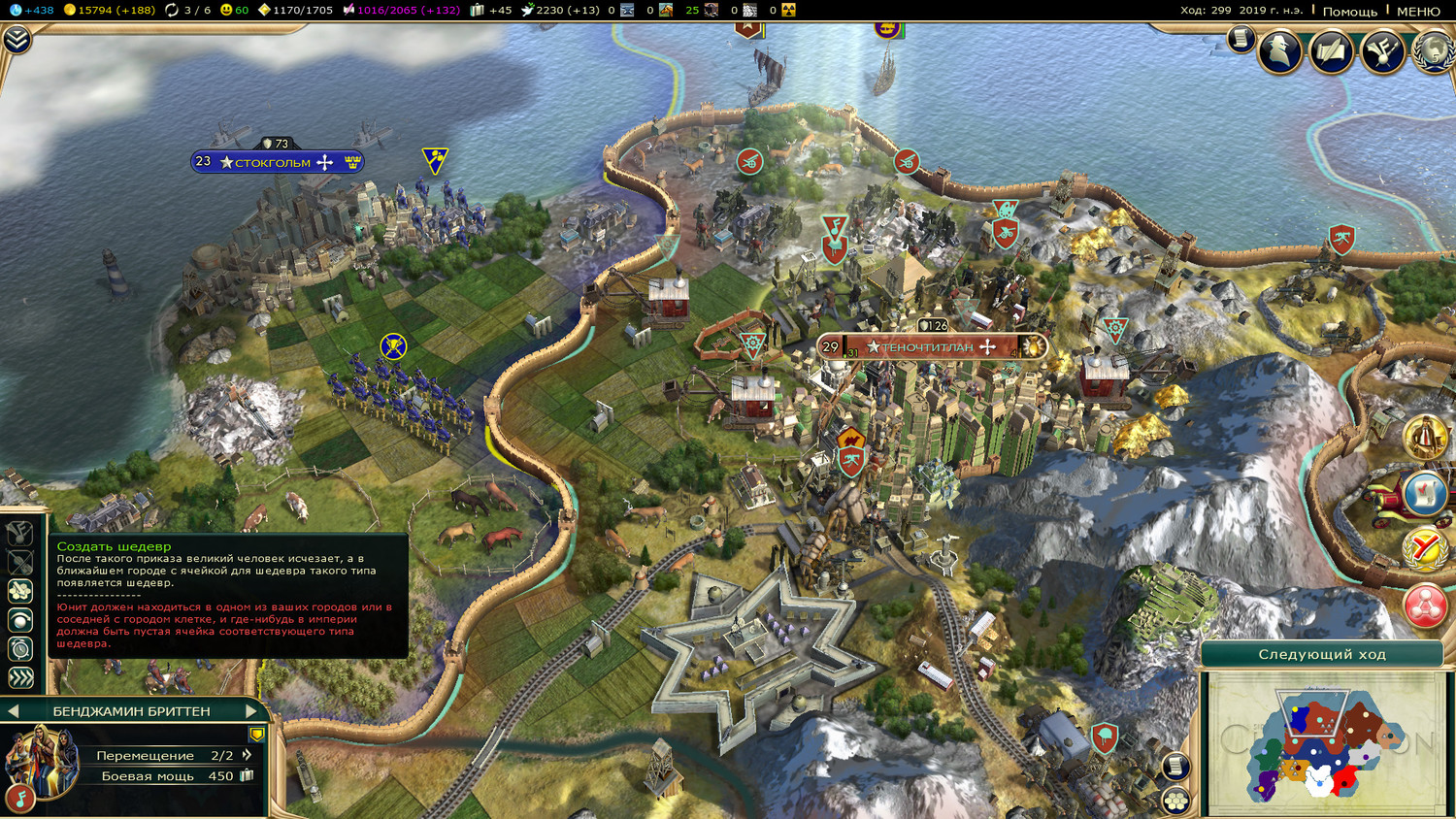The height and width of the screenshot is (819, 1456).
Task: Select the next unit with right arrow
Action: point(251,711)
